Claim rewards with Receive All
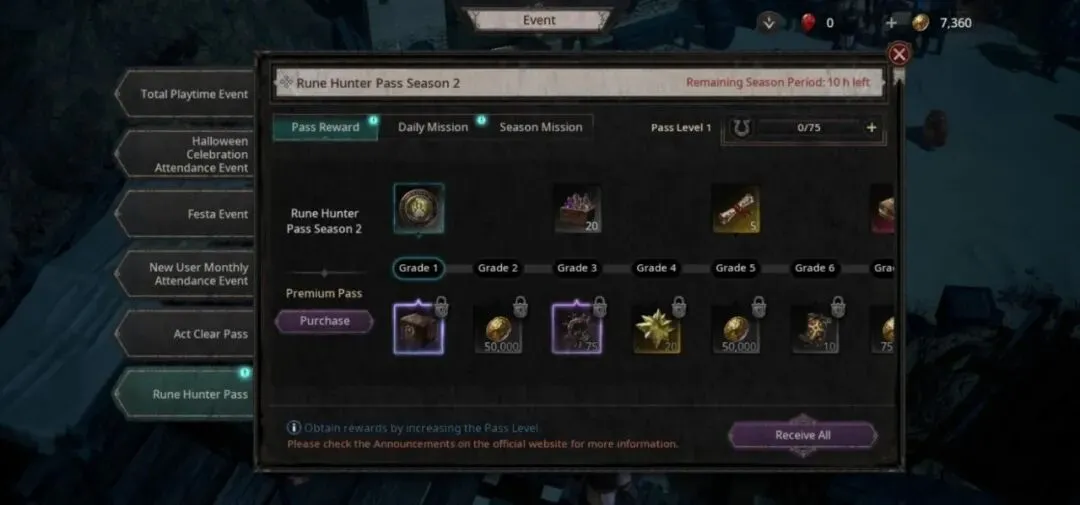The image size is (1080, 505). [x=802, y=435]
